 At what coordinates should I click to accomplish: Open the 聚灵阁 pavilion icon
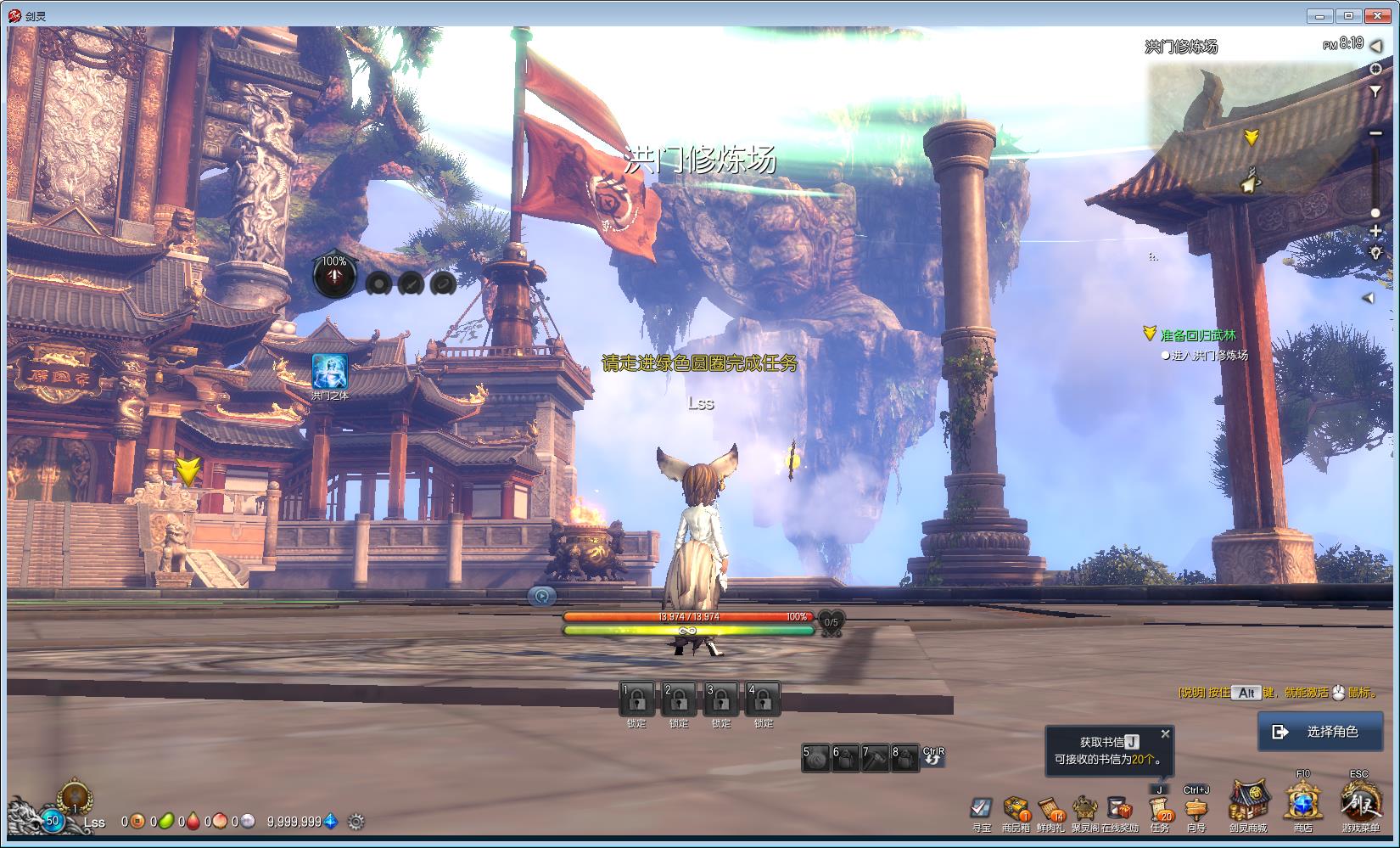(1084, 809)
